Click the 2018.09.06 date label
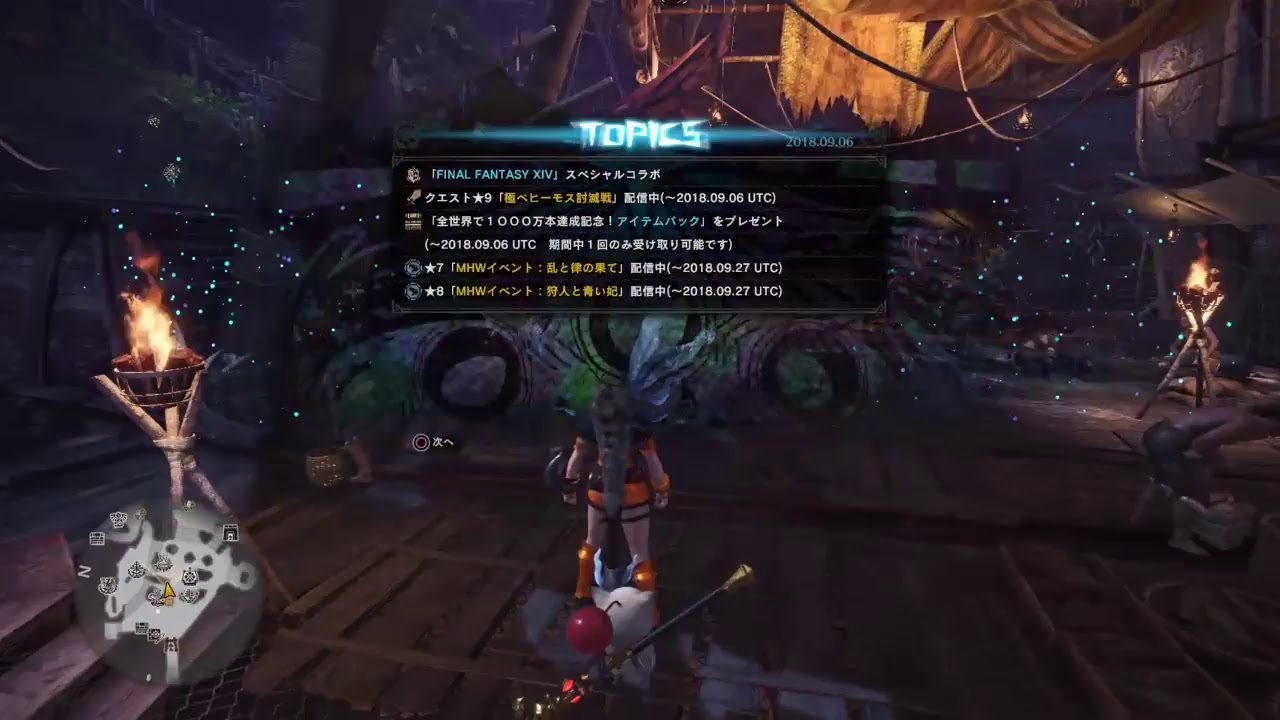This screenshot has height=720, width=1280. tap(820, 140)
